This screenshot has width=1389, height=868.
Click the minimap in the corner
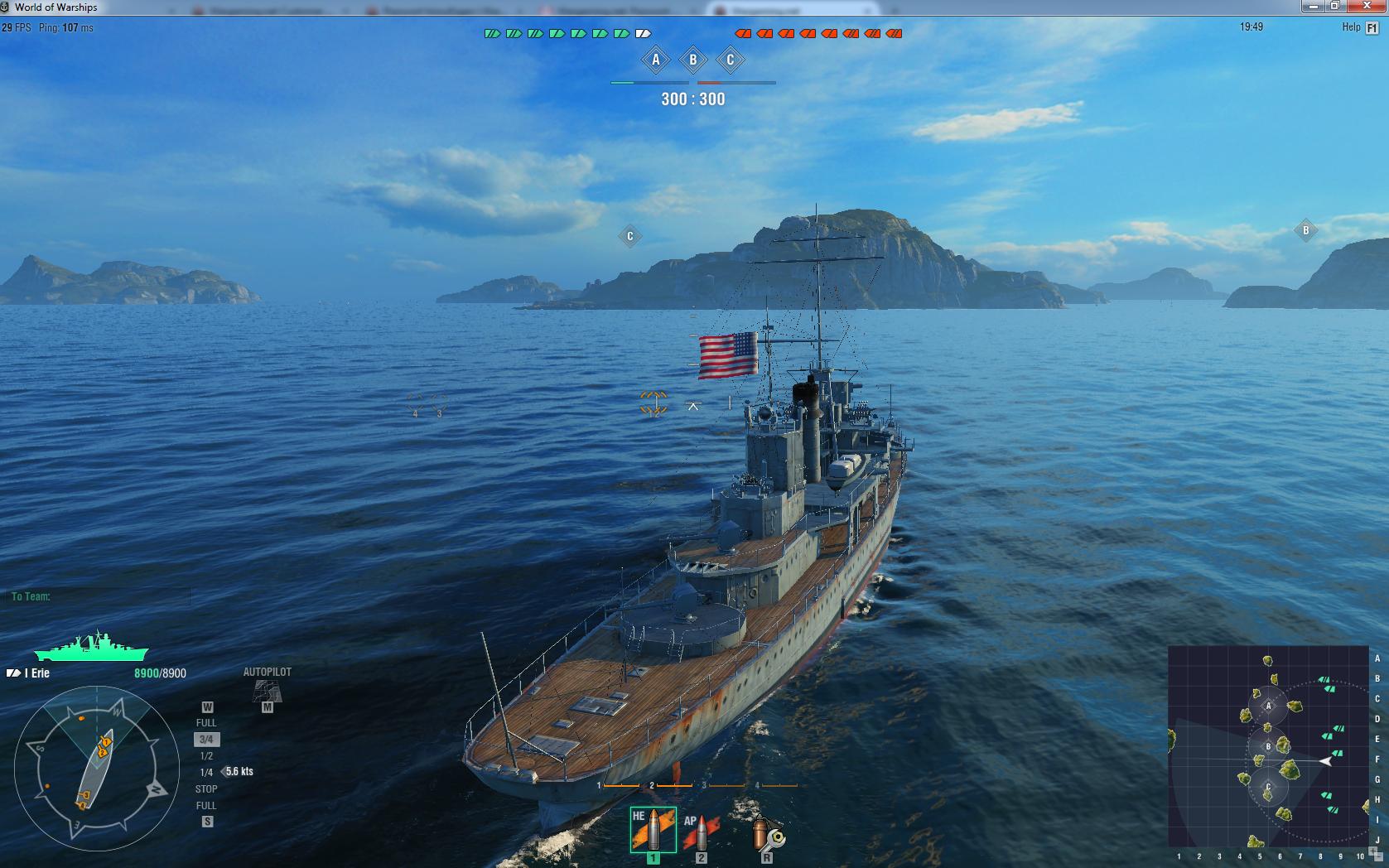click(x=1267, y=745)
